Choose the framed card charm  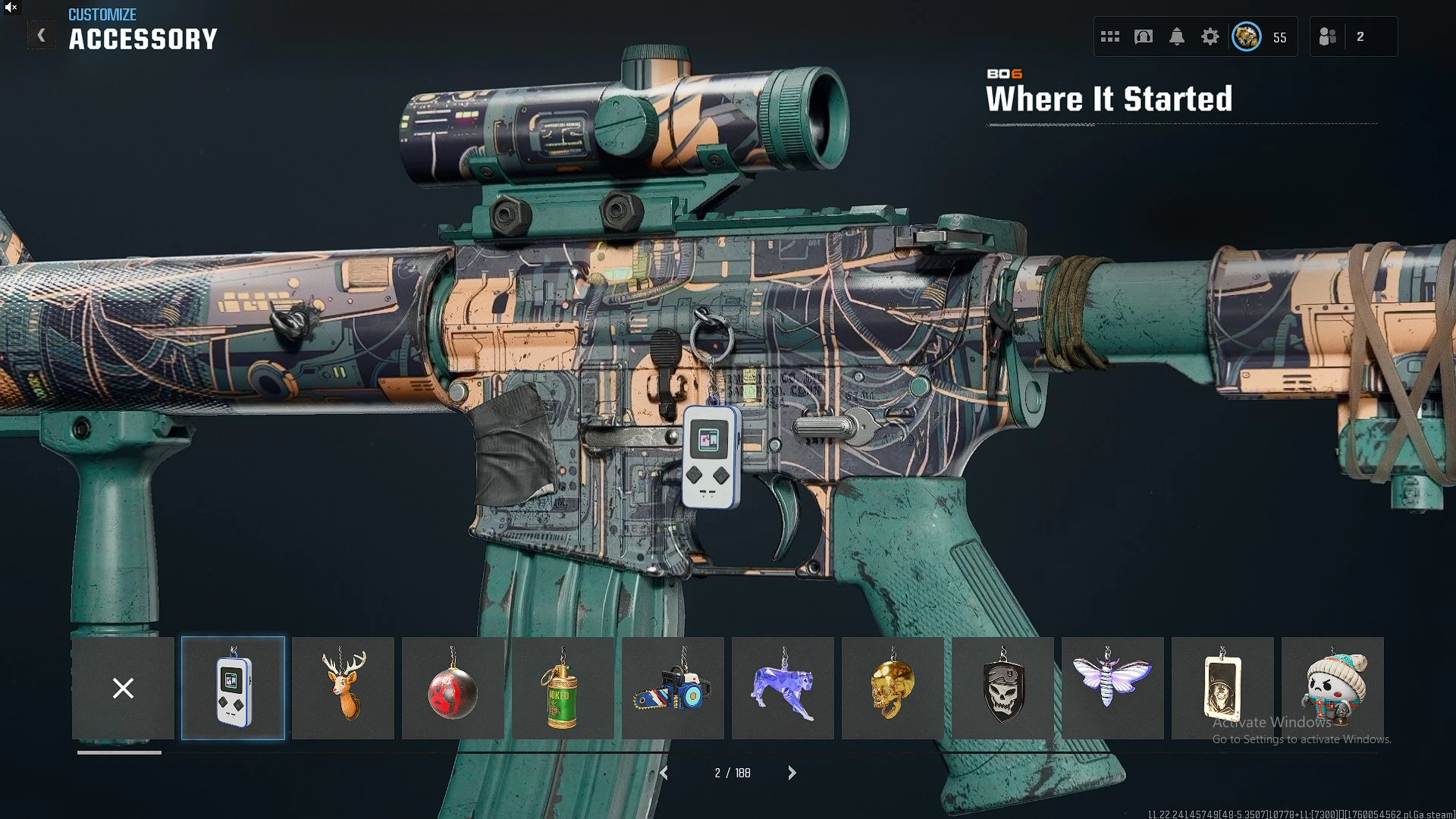(1222, 688)
